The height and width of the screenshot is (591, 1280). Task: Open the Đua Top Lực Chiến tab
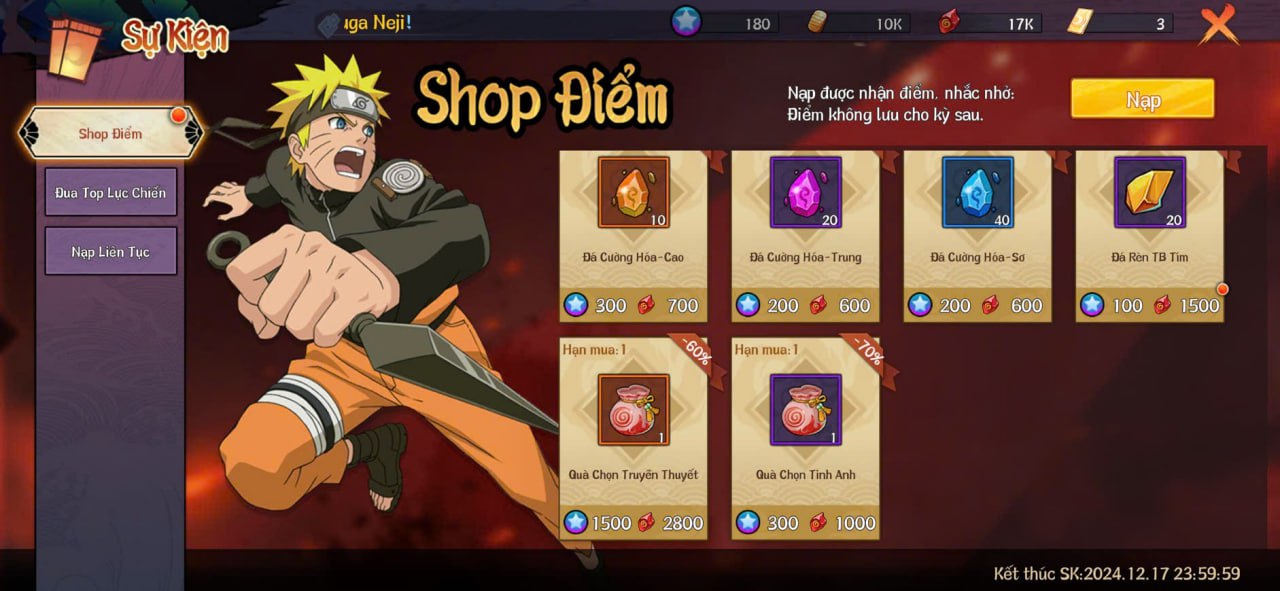point(110,192)
